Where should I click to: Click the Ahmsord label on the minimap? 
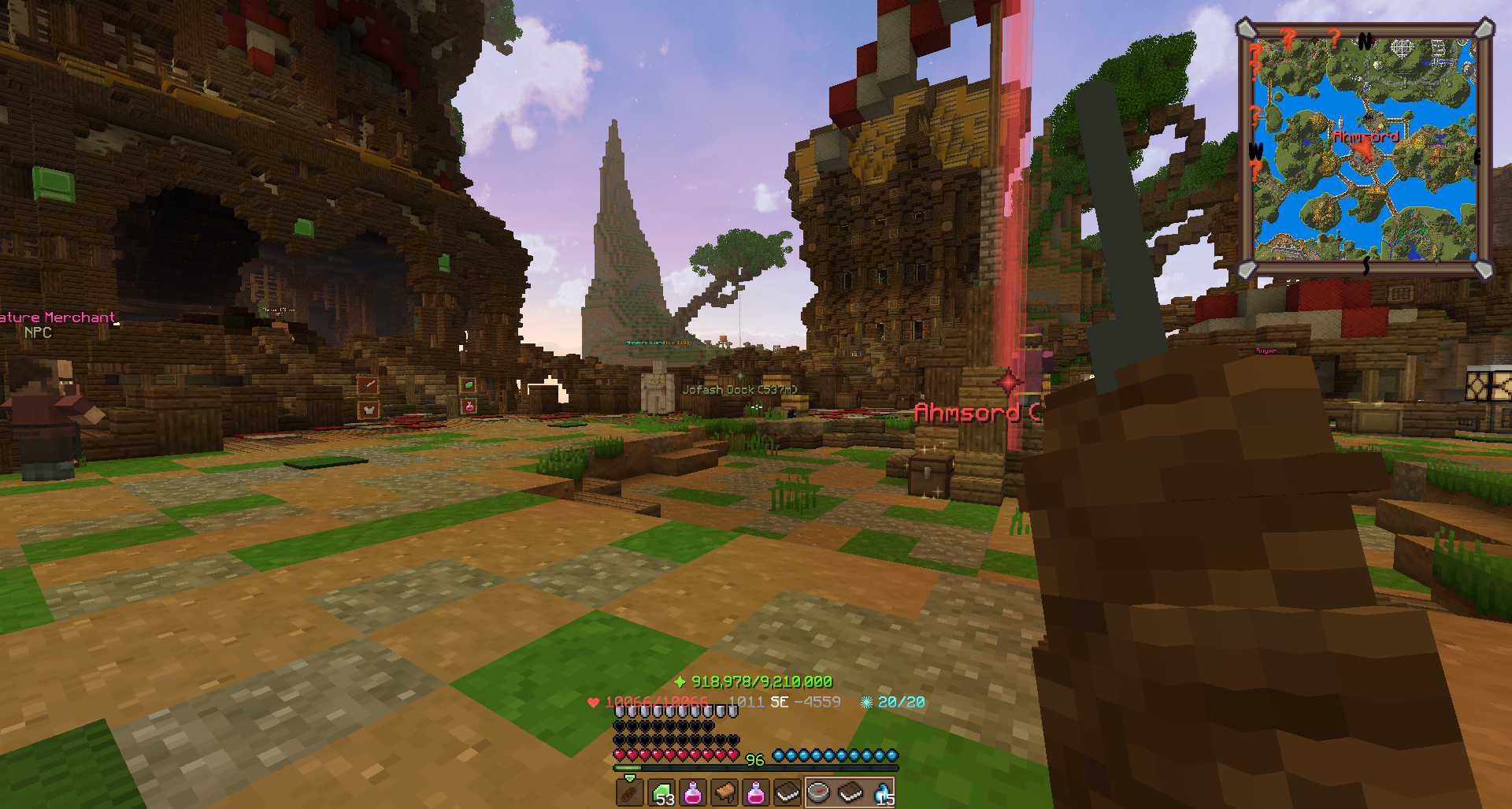click(x=1366, y=136)
